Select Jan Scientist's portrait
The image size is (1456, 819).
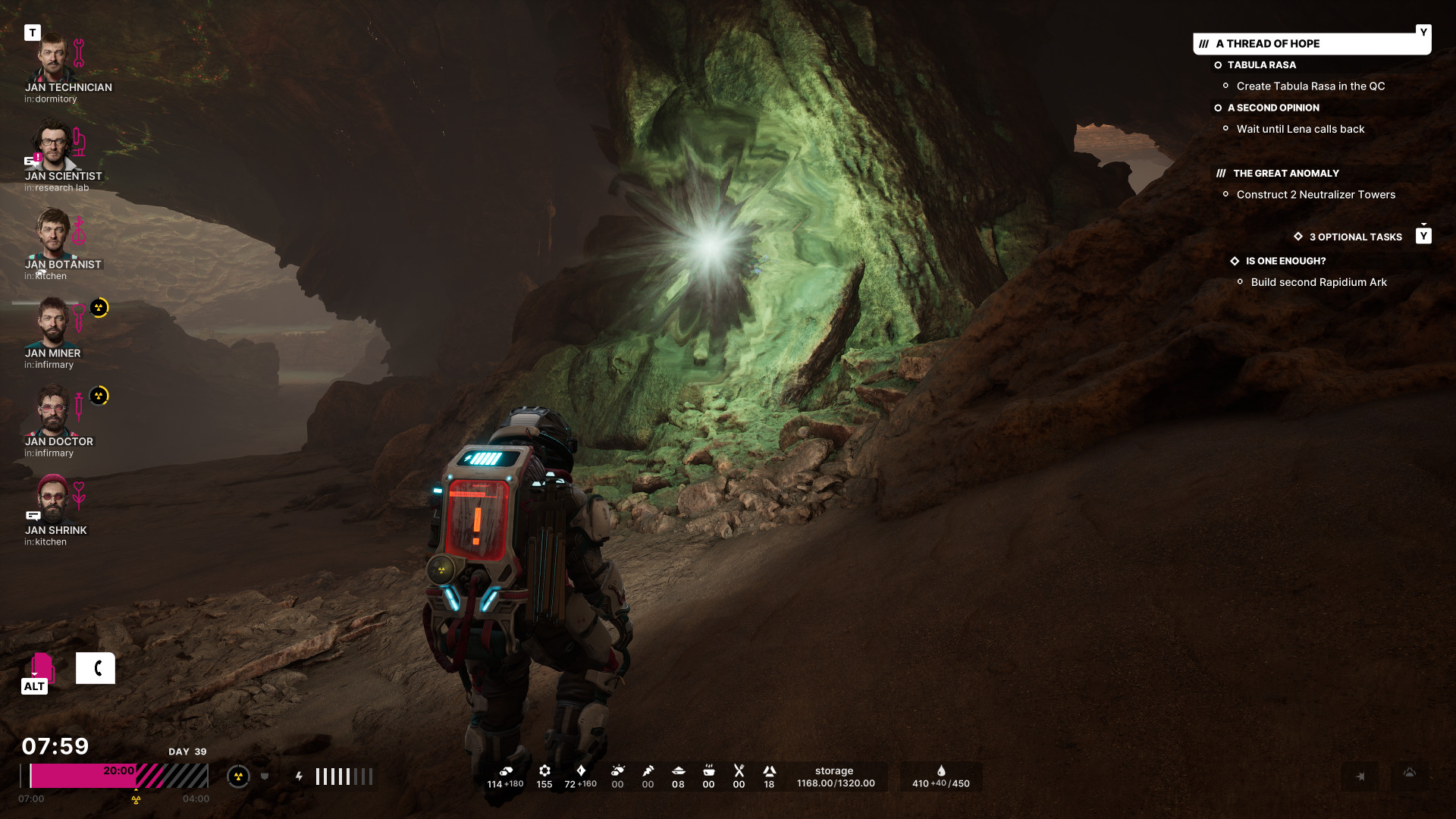tap(52, 146)
